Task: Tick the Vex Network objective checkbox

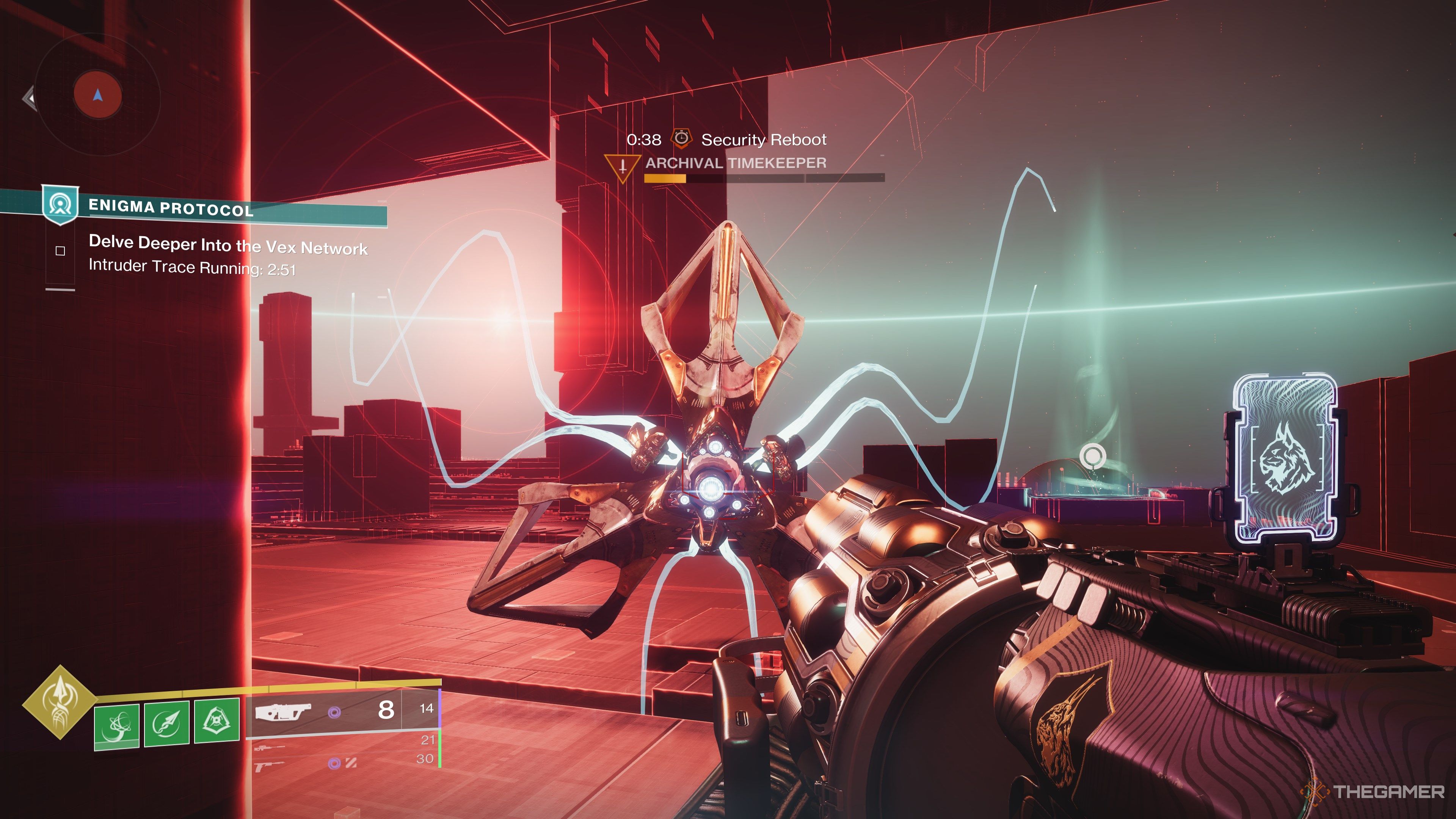Action: 61,251
